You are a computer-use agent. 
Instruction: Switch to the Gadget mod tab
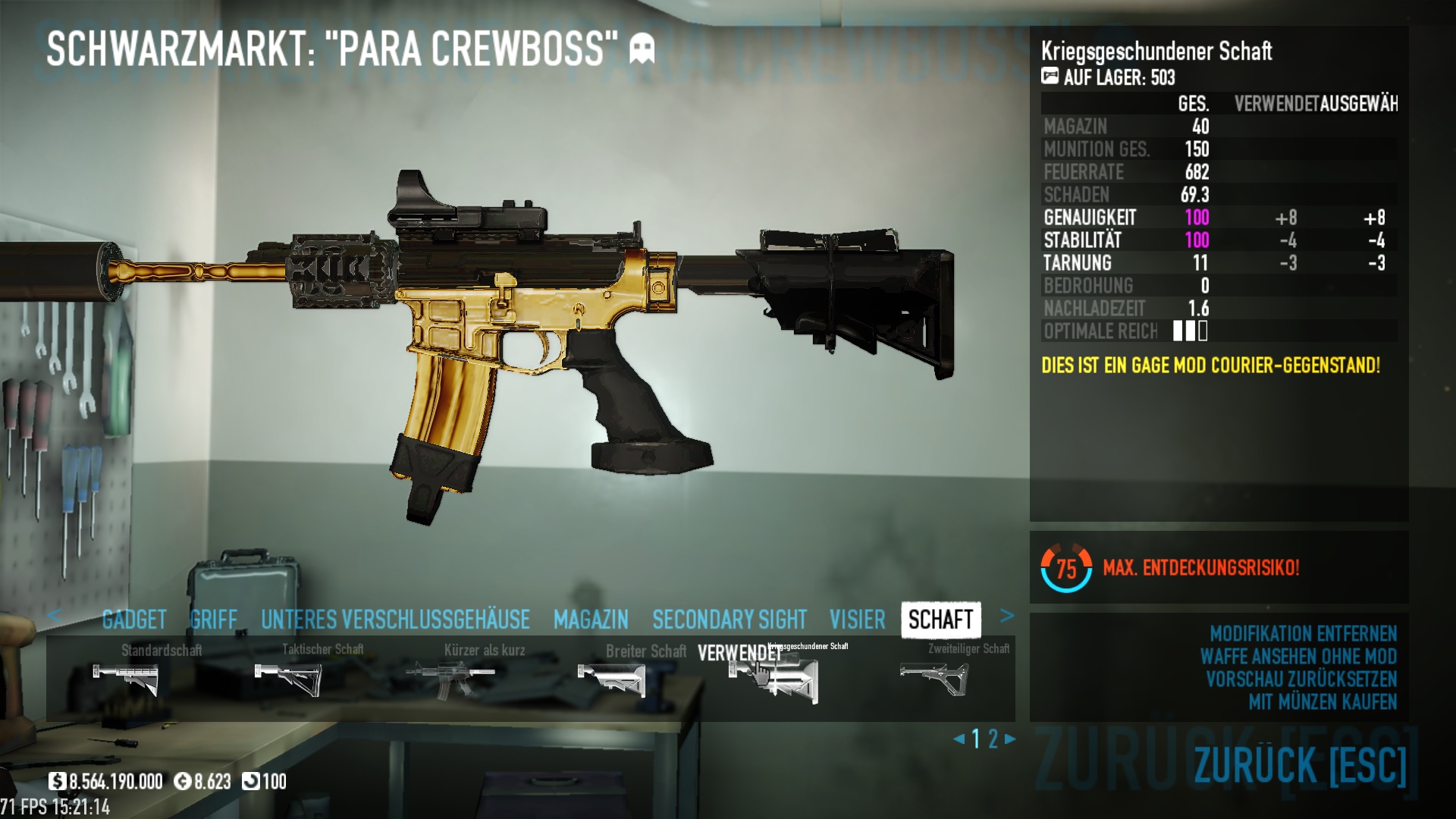[134, 620]
